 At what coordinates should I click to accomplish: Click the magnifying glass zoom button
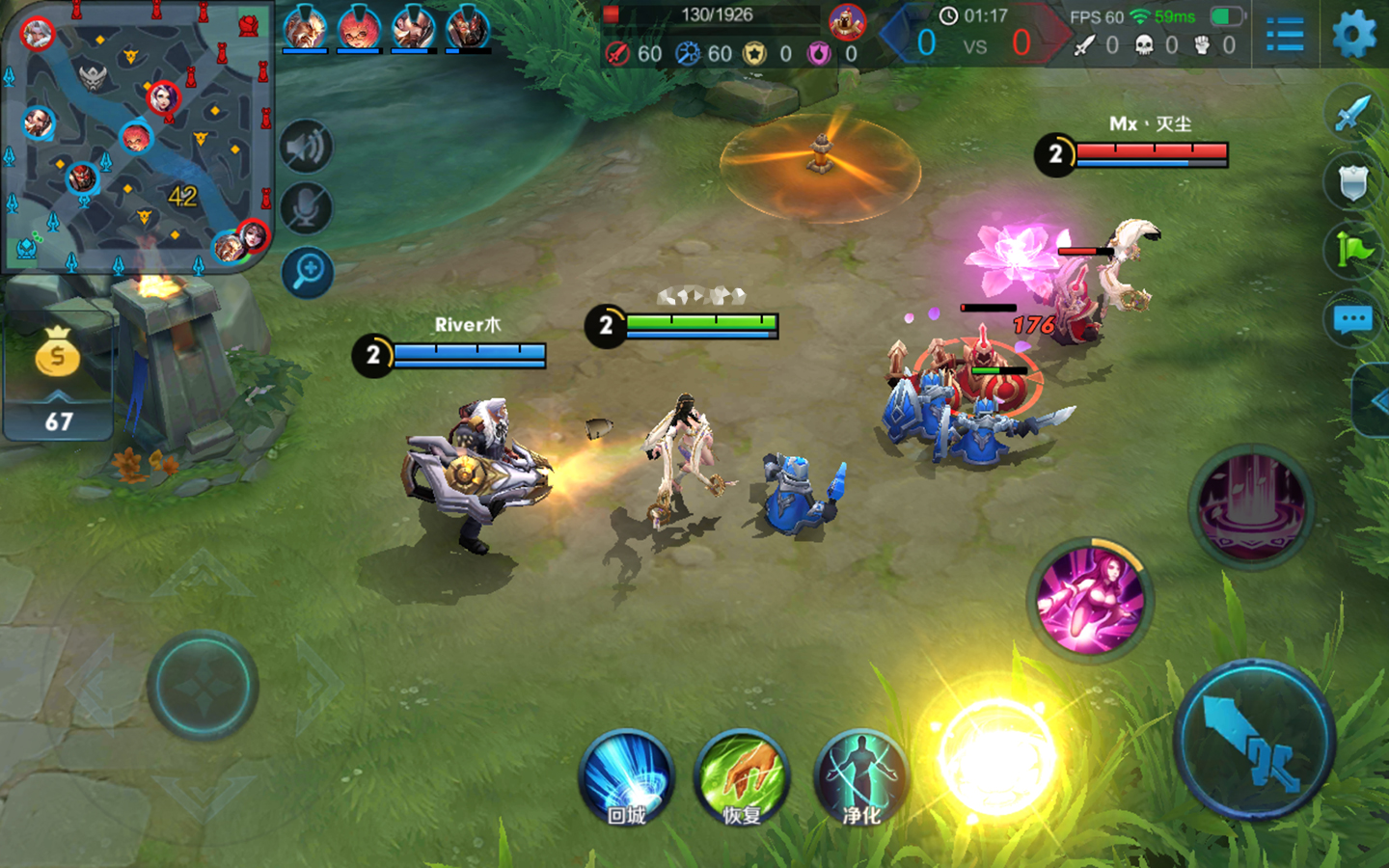click(x=308, y=272)
